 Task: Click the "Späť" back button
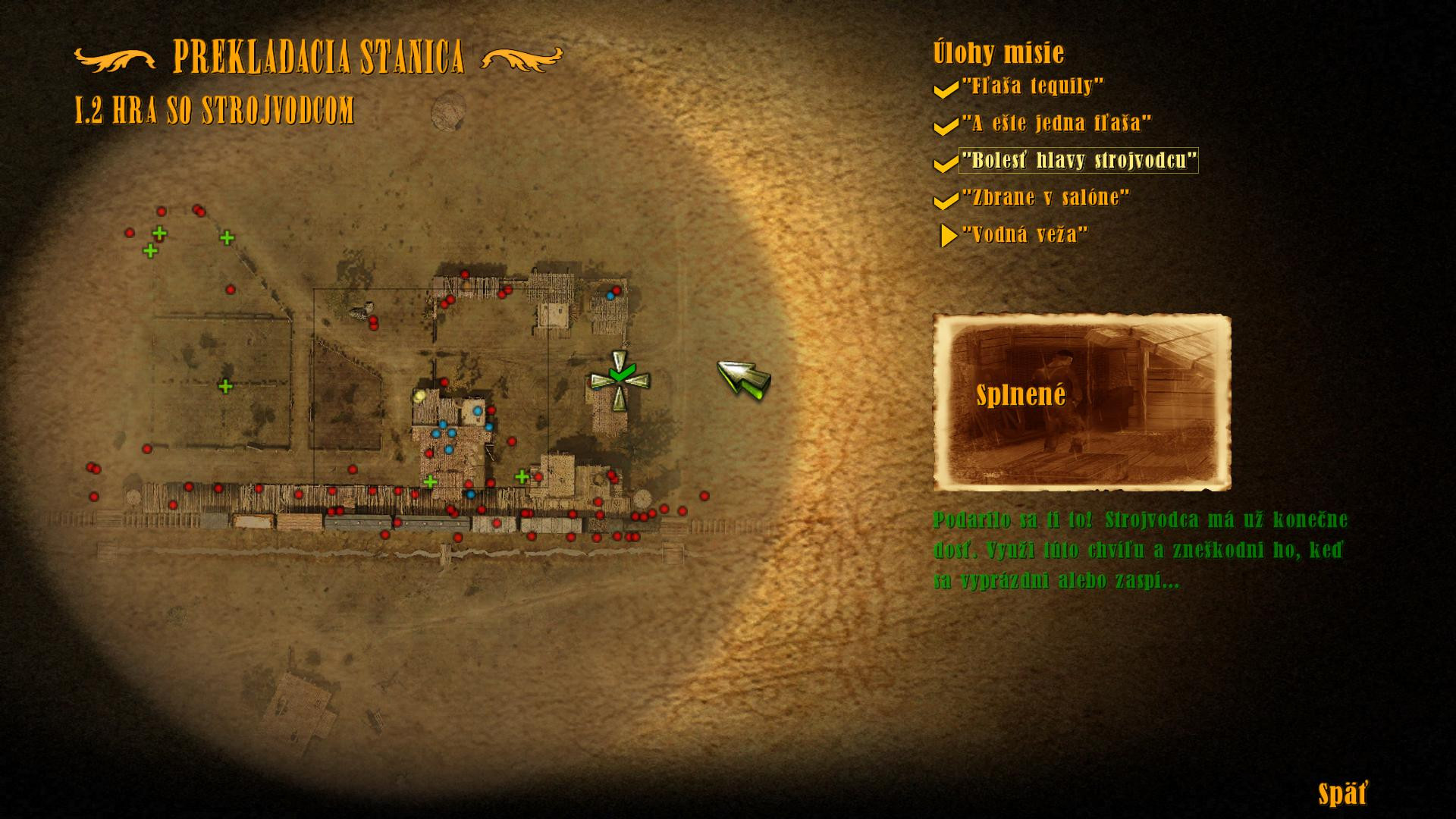[x=1342, y=794]
